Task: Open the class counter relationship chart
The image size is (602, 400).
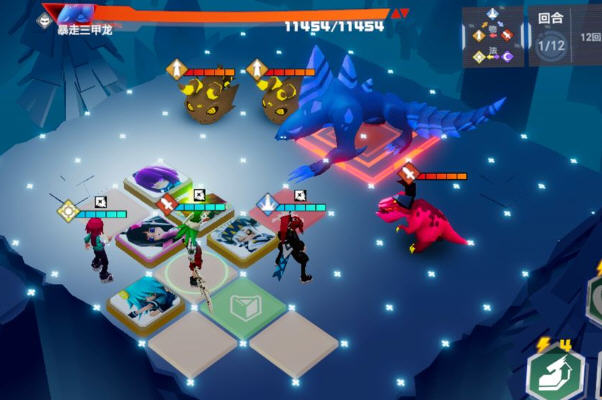Action: point(492,37)
